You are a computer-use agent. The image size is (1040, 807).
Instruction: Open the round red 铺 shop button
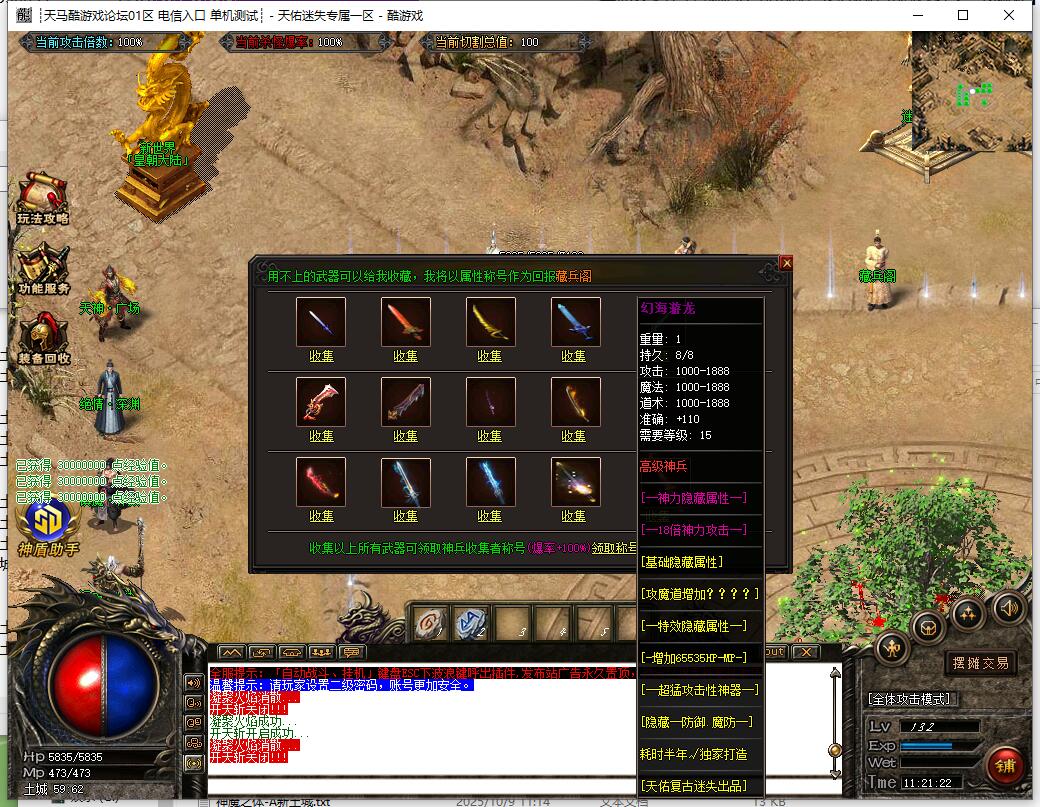point(1003,766)
